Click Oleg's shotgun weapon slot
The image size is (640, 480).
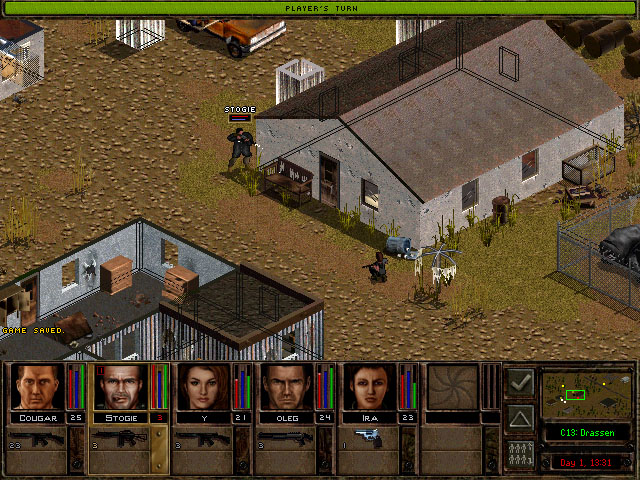tap(288, 439)
